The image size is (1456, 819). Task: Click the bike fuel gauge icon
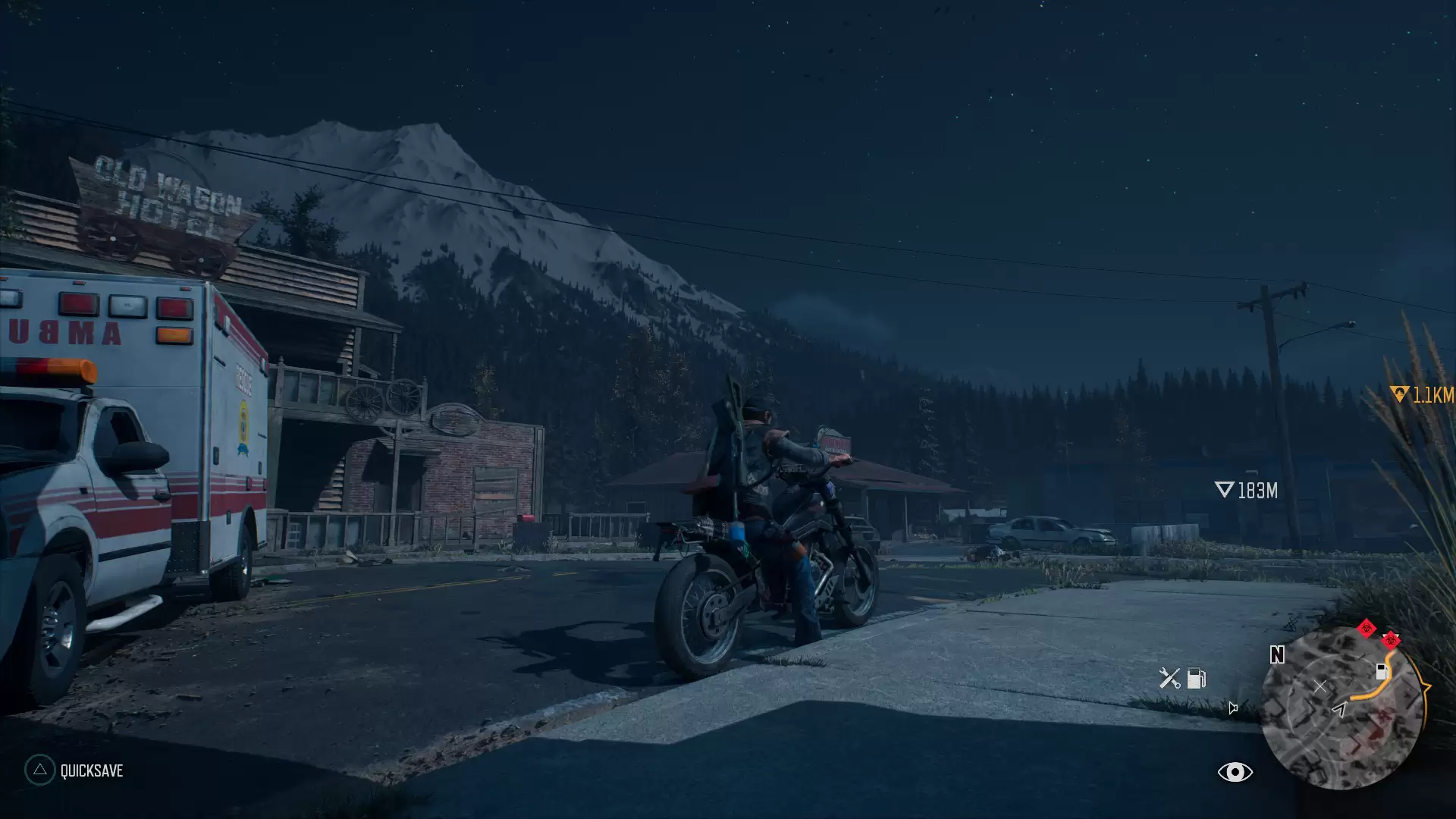point(1197,678)
